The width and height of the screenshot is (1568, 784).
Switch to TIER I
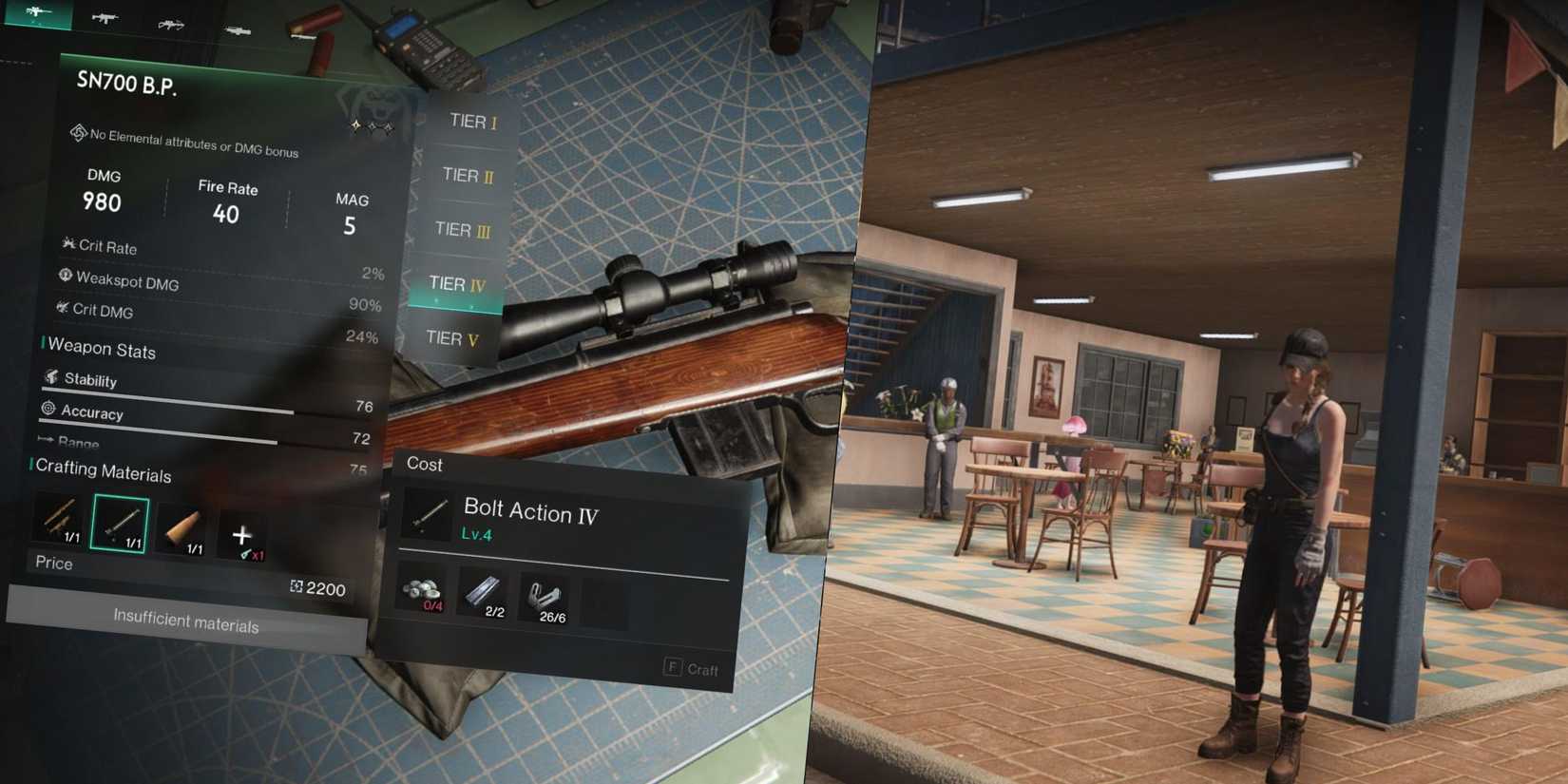pyautogui.click(x=470, y=122)
